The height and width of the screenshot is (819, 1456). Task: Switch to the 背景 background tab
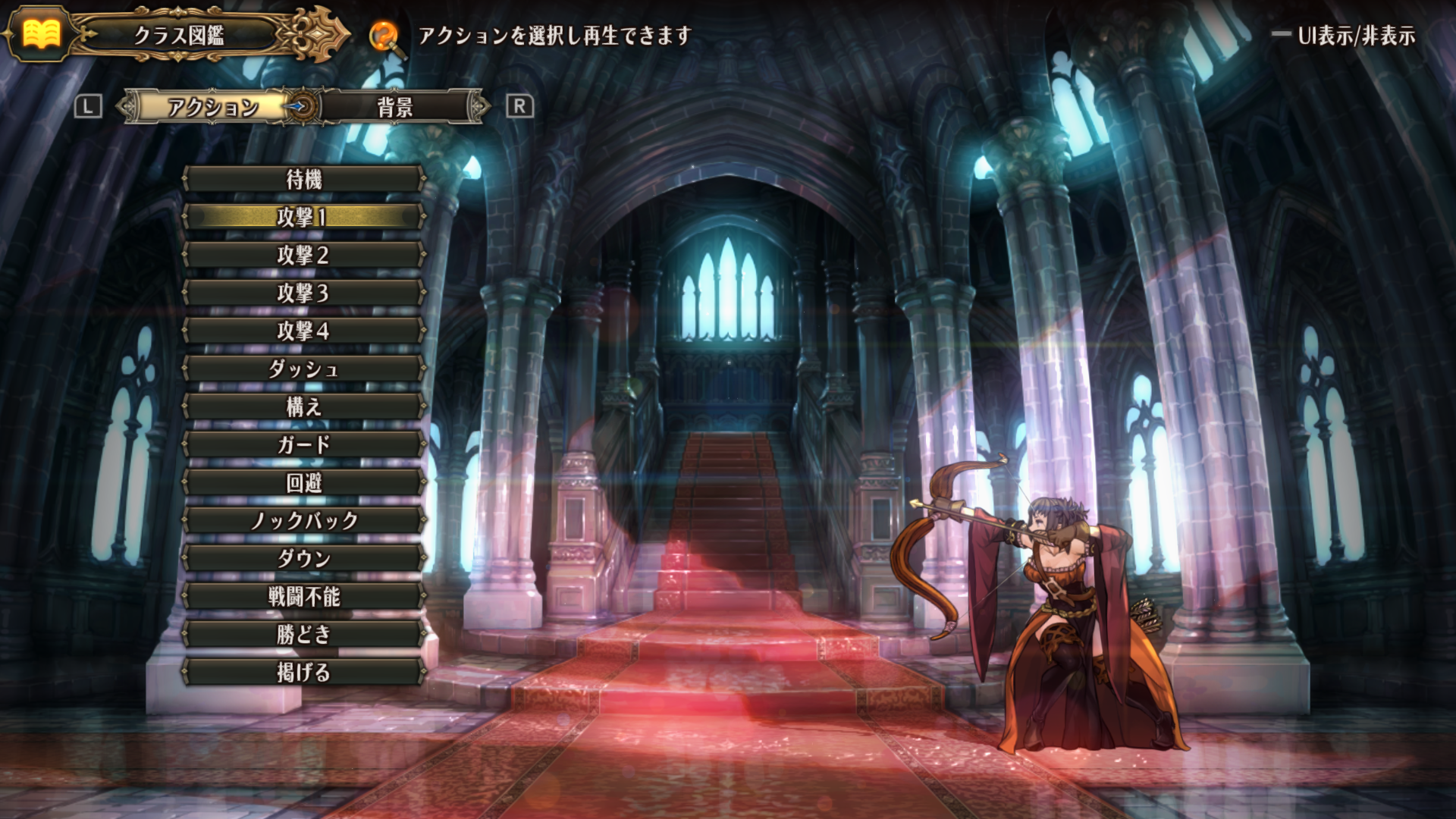[x=396, y=107]
